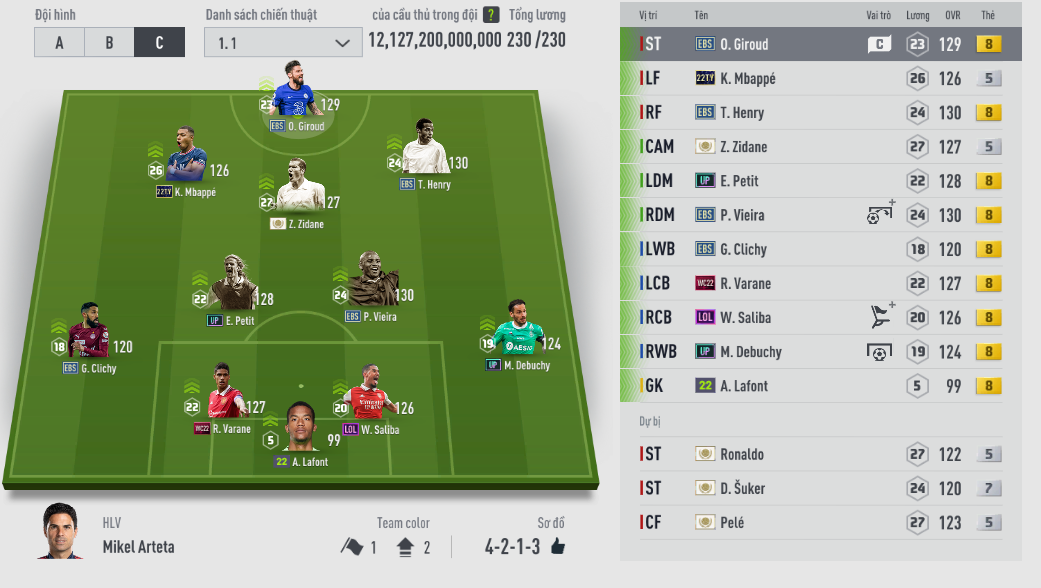Switch to squad tab B
This screenshot has width=1041, height=588.
coord(109,42)
